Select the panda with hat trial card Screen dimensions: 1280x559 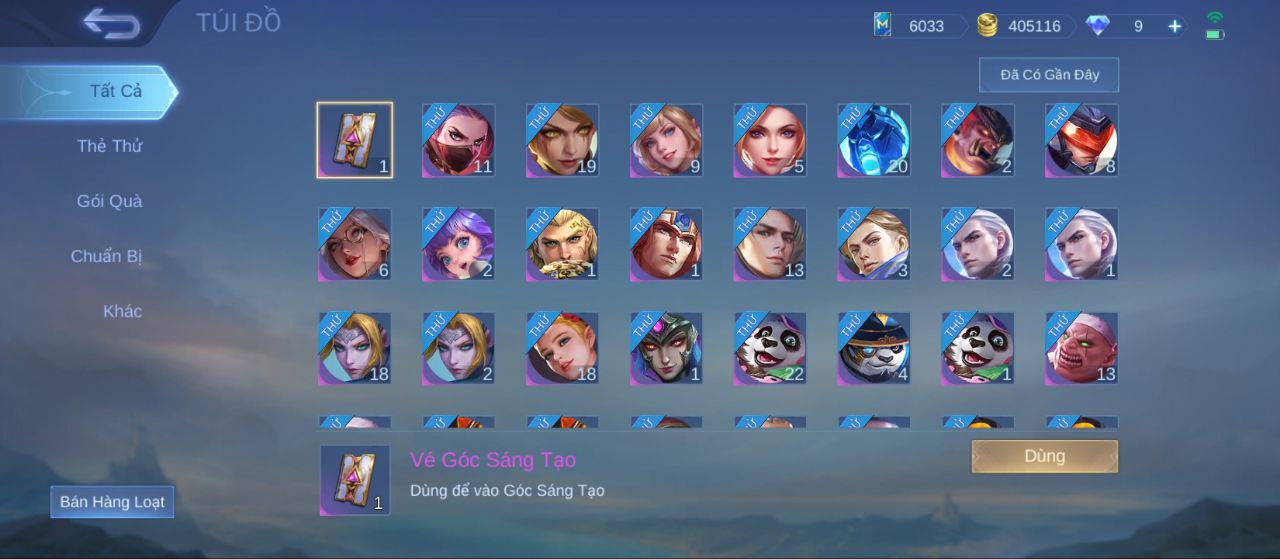(874, 348)
